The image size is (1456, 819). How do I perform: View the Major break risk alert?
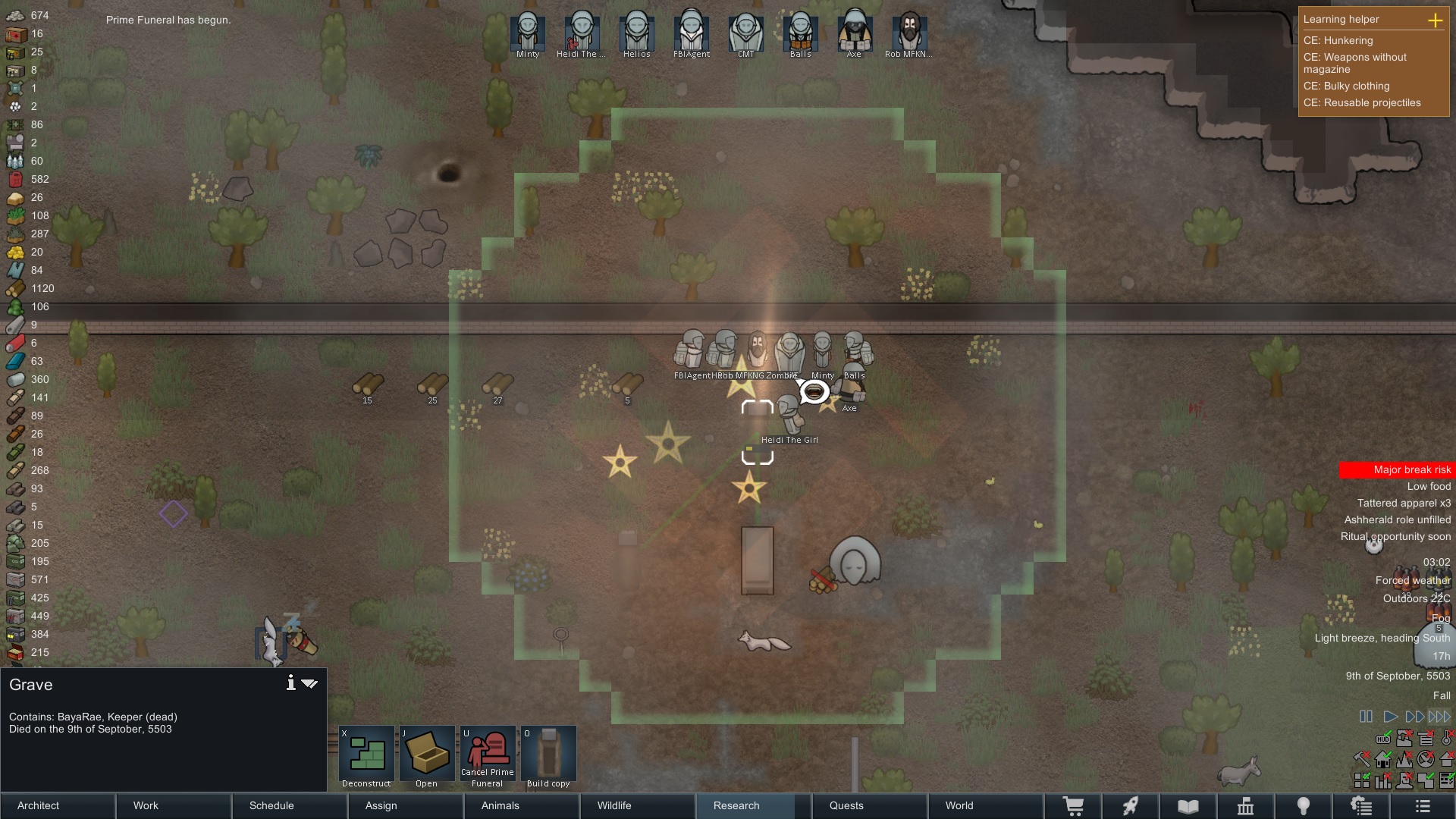tap(1396, 470)
